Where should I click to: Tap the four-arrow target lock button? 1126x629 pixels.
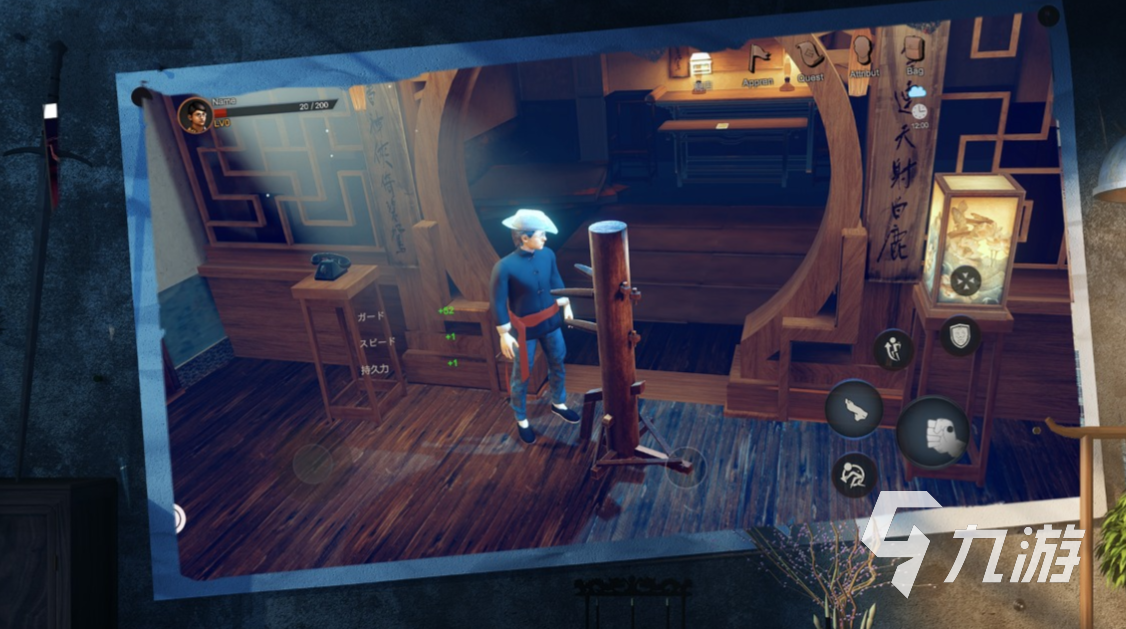967,282
